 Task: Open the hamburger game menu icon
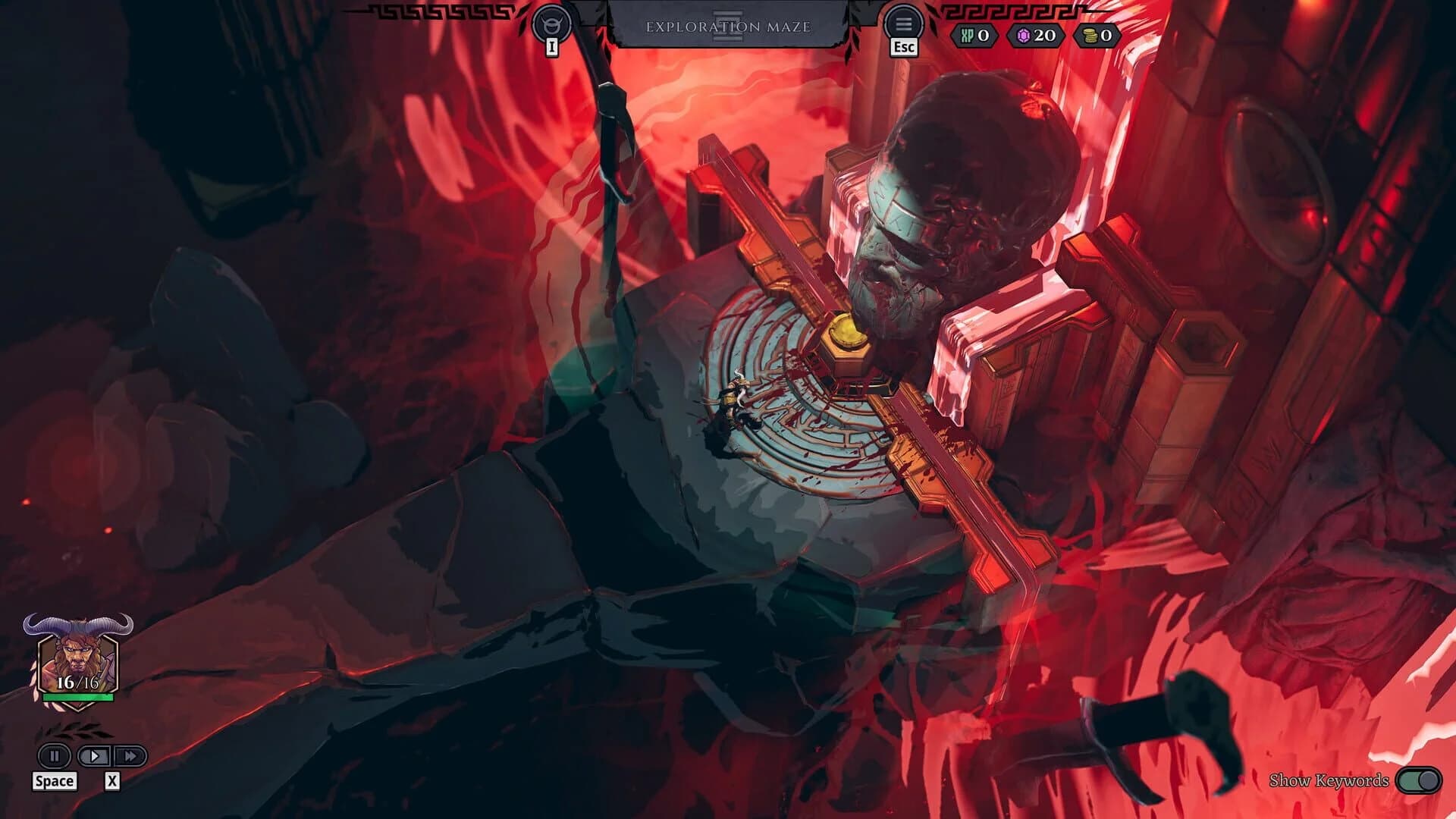click(x=903, y=21)
